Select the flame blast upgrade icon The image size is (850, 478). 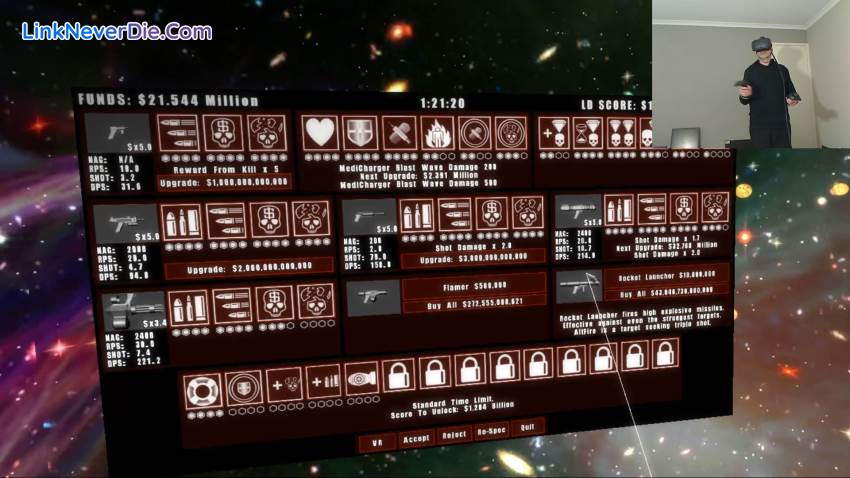click(x=437, y=132)
